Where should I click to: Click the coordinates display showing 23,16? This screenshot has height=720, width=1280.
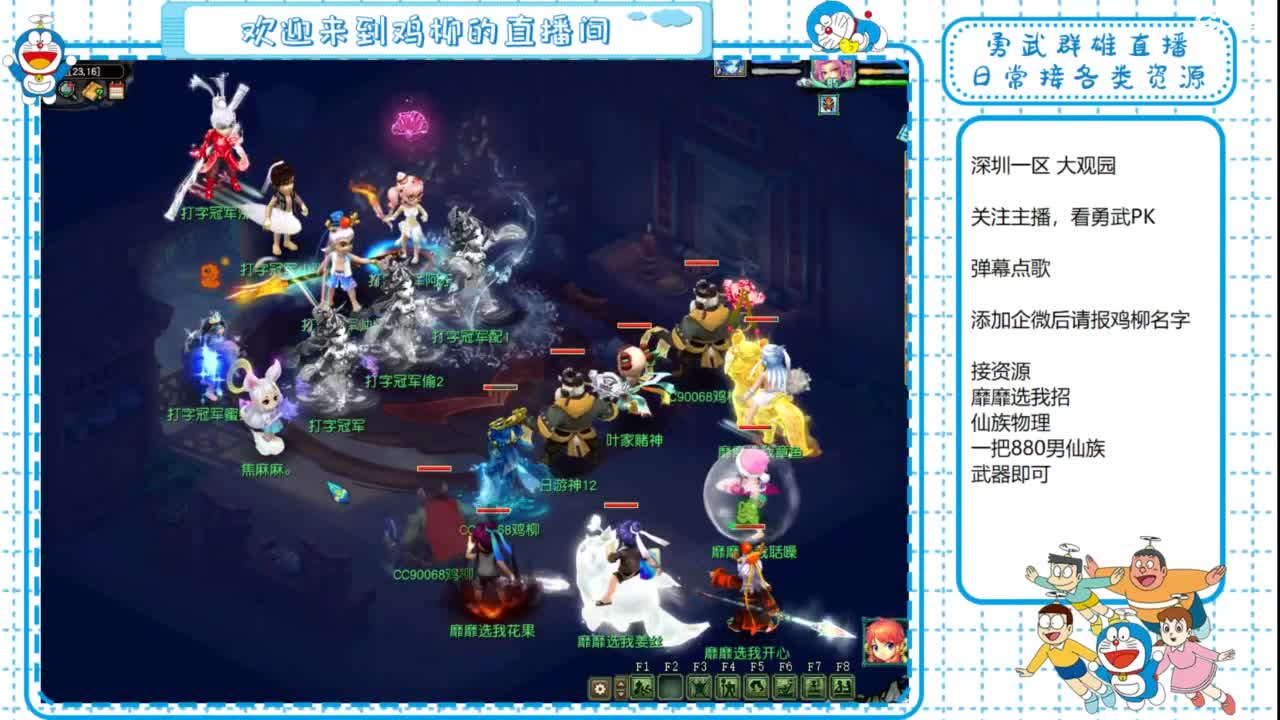(84, 71)
